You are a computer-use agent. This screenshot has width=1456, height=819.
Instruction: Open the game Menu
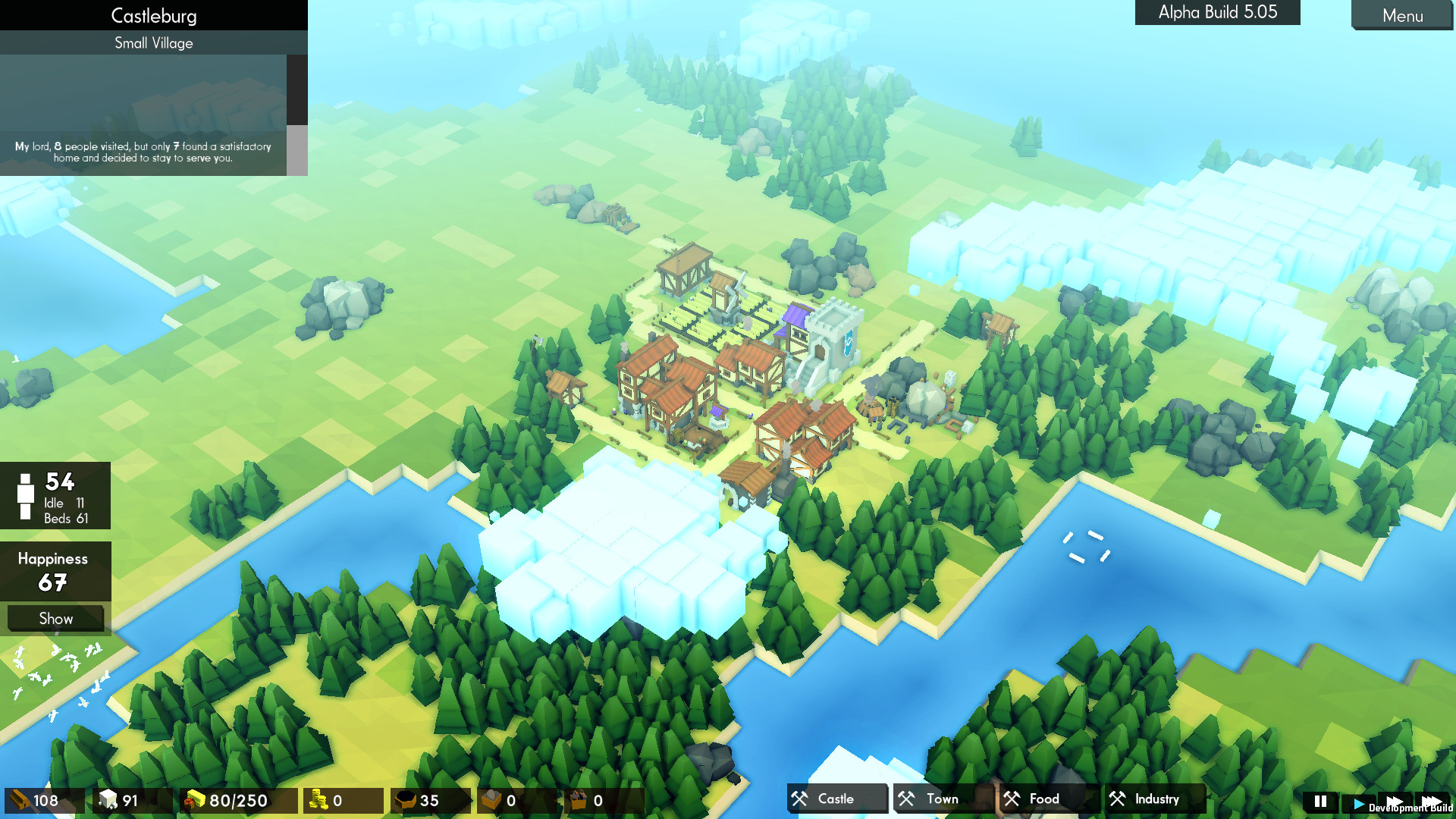tap(1402, 16)
